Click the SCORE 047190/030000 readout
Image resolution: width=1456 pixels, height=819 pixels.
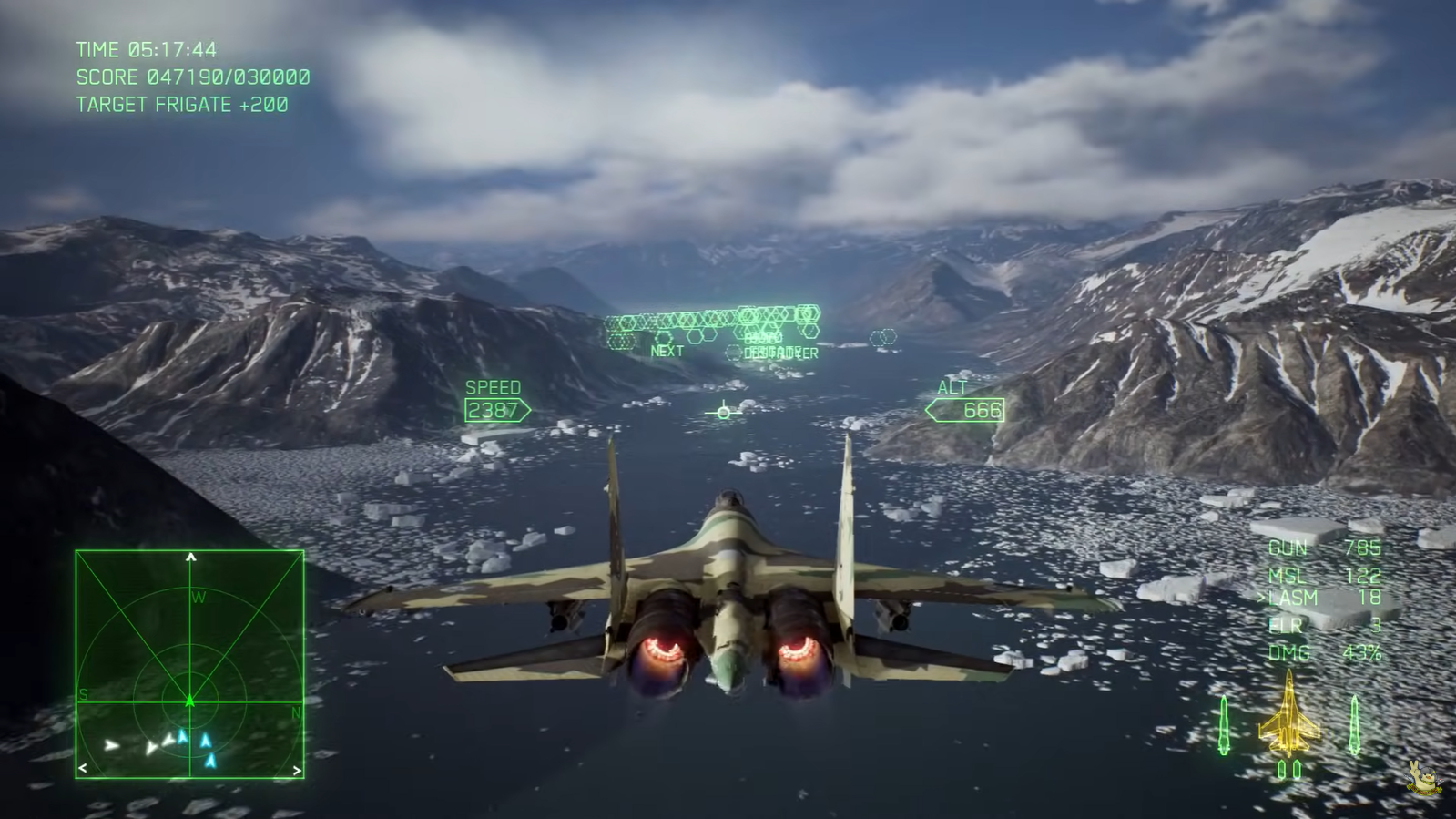194,77
